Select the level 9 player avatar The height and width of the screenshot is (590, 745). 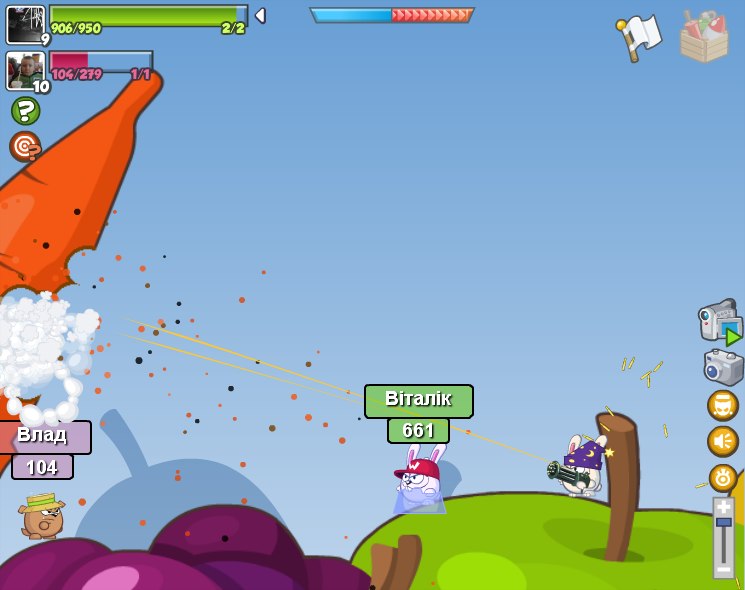[x=26, y=25]
